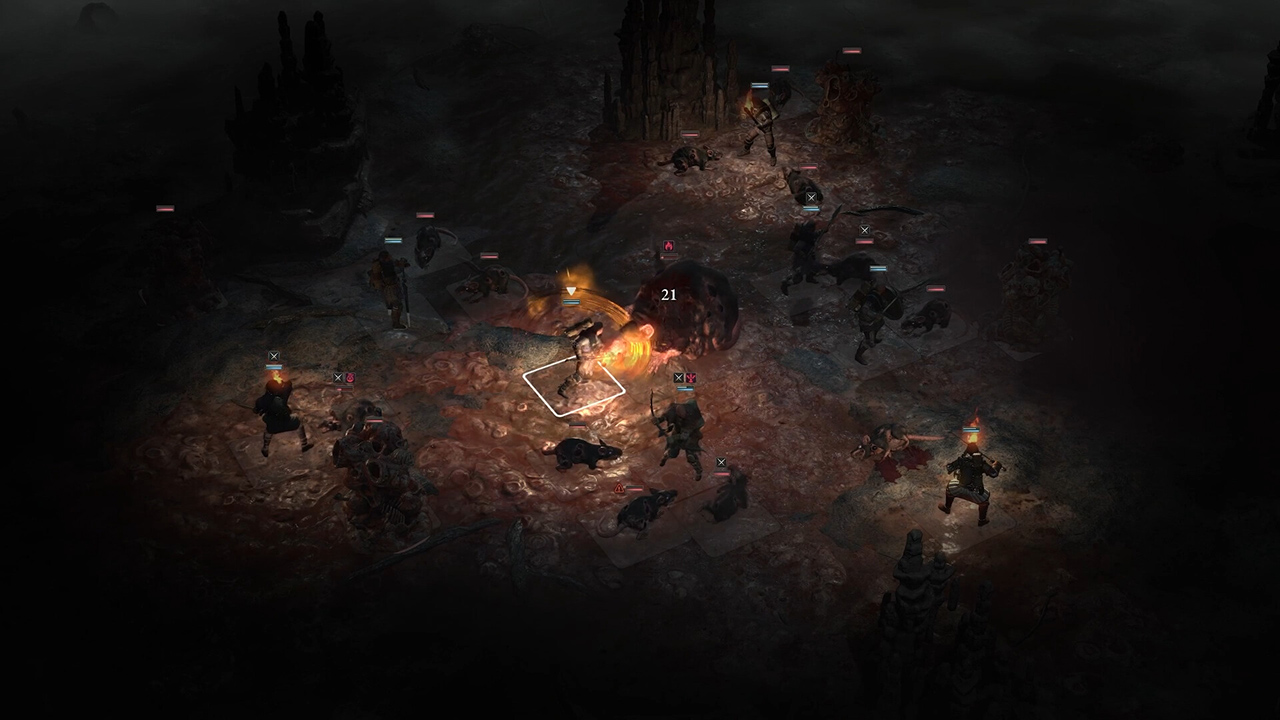
Task: Click the white triangle indicator above the attacking hero
Action: click(571, 290)
